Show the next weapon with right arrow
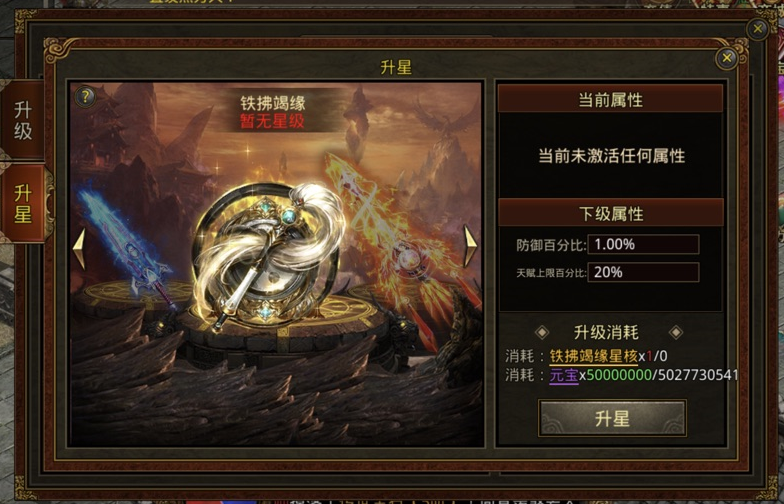This screenshot has width=784, height=504. pos(470,247)
